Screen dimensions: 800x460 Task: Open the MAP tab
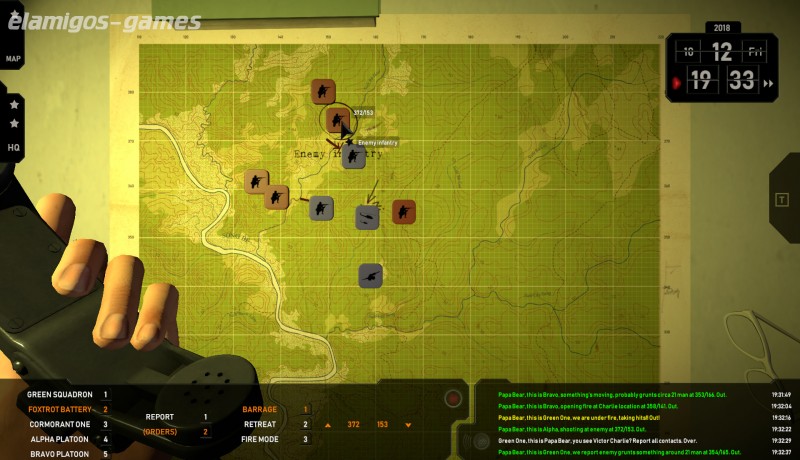[13, 59]
